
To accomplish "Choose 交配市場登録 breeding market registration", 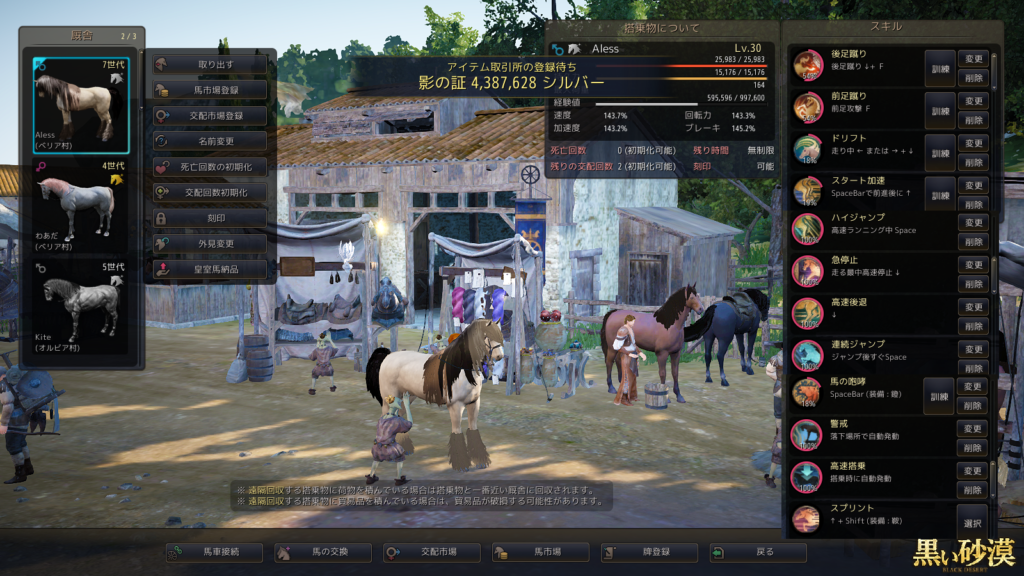I will [210, 116].
